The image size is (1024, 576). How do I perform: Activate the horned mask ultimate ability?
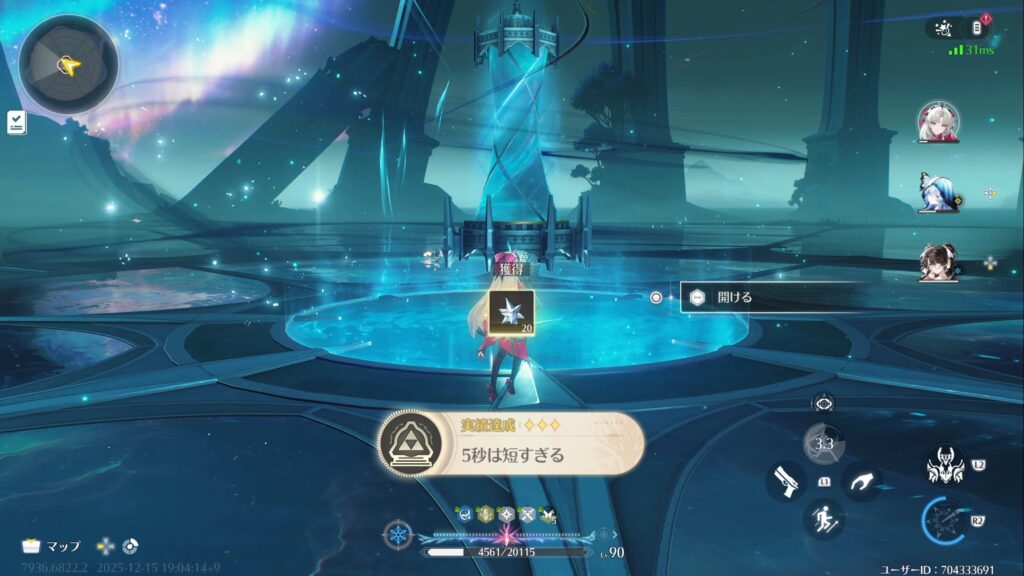point(944,465)
